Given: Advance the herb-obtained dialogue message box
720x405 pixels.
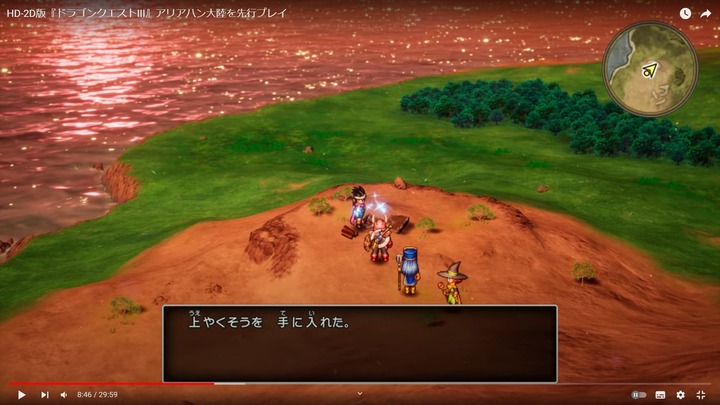Looking at the screenshot, I should tap(360, 343).
